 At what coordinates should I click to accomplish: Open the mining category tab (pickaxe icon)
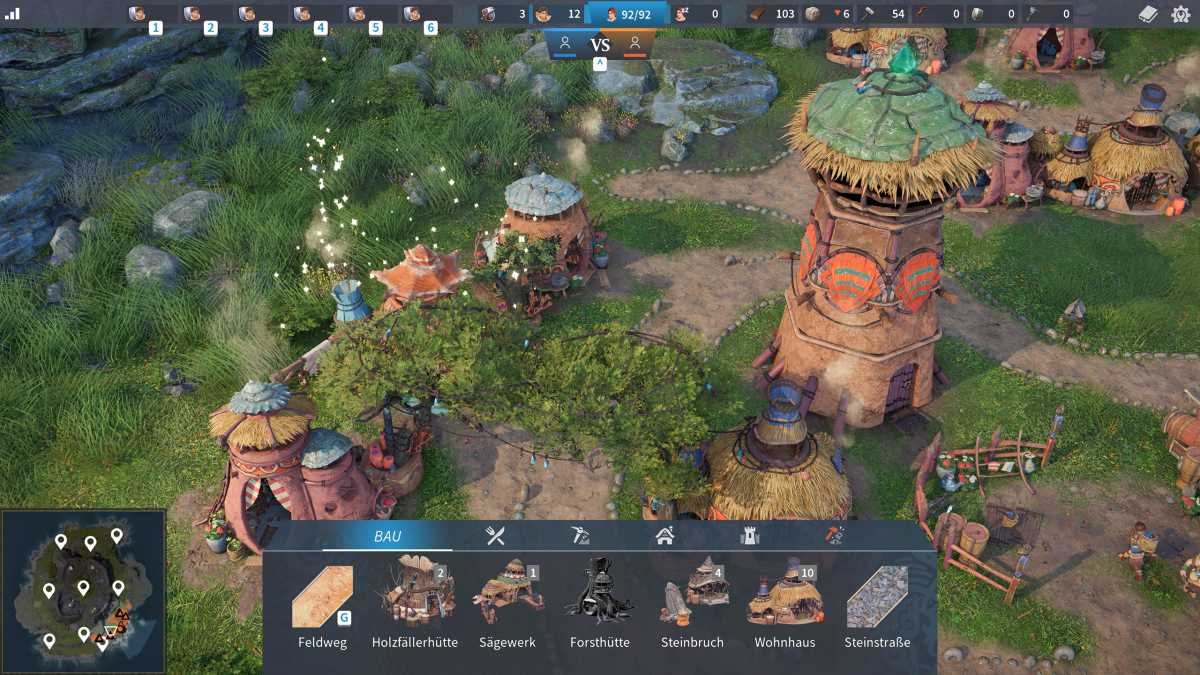(580, 536)
